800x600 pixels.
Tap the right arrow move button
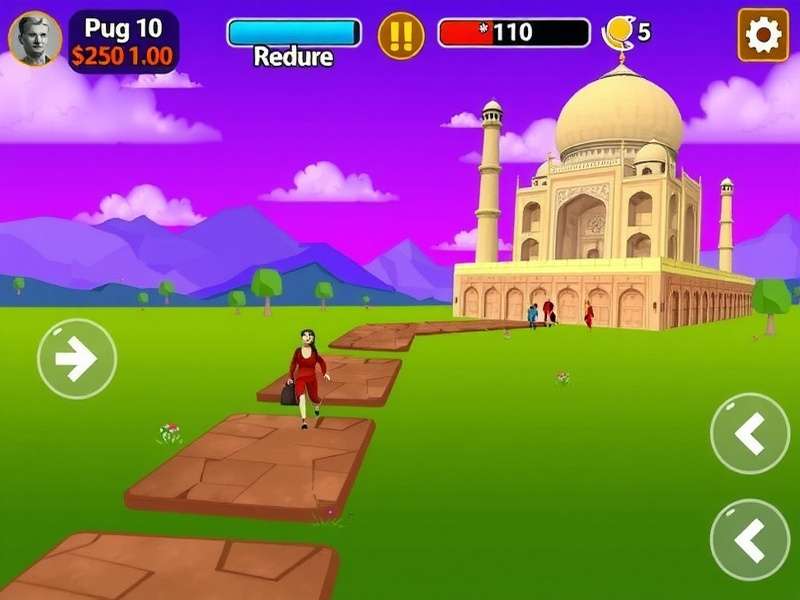pos(77,359)
